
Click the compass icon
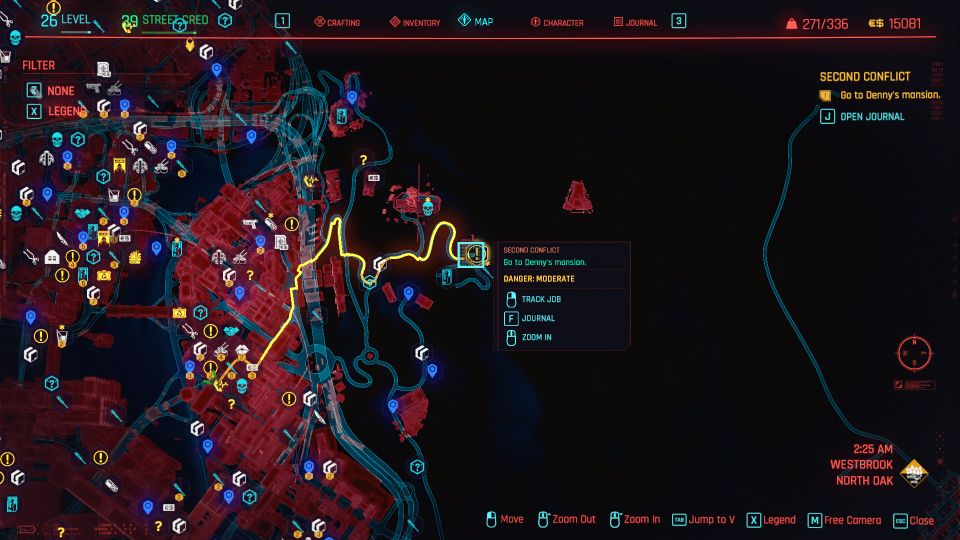click(914, 353)
